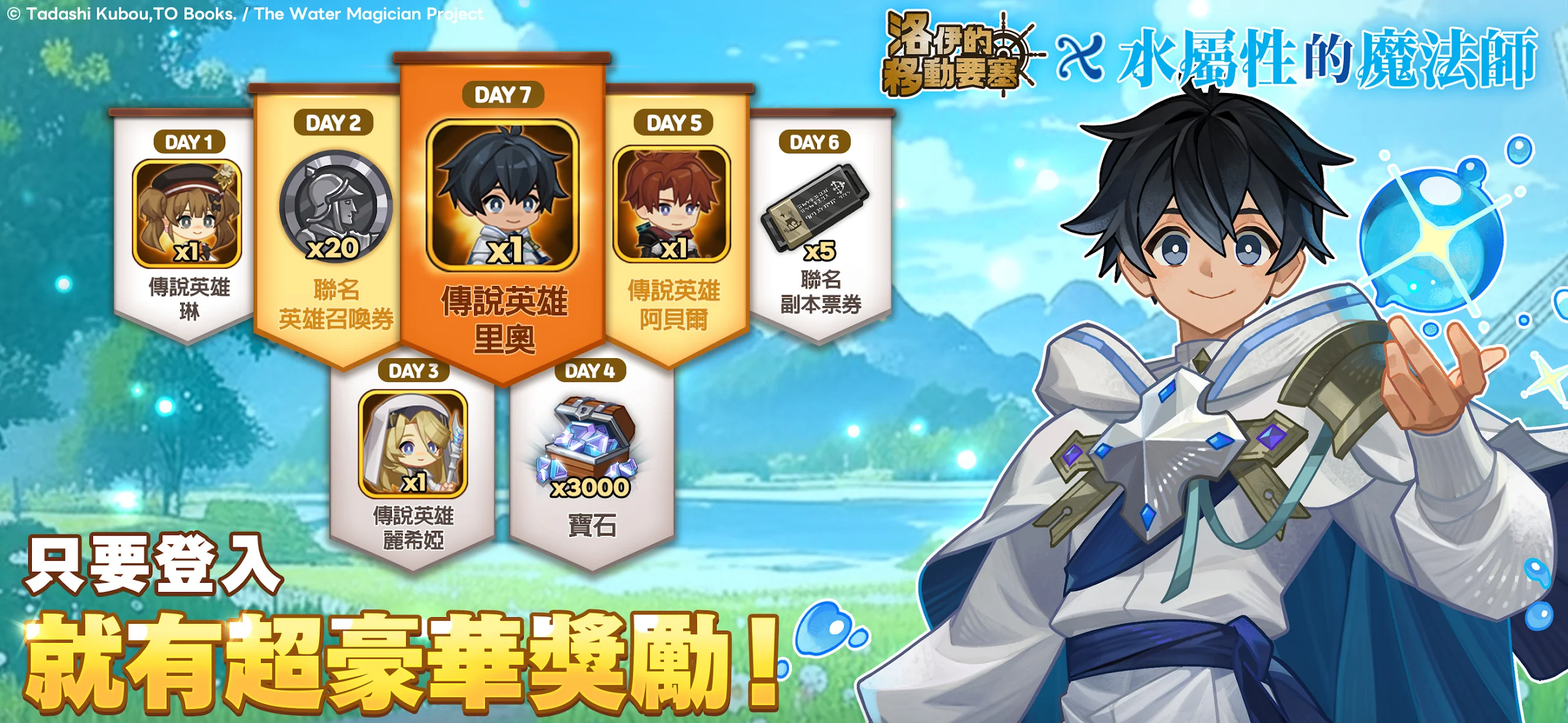
Task: Select the Day 1 legendary hero Lin reward
Action: (x=187, y=214)
